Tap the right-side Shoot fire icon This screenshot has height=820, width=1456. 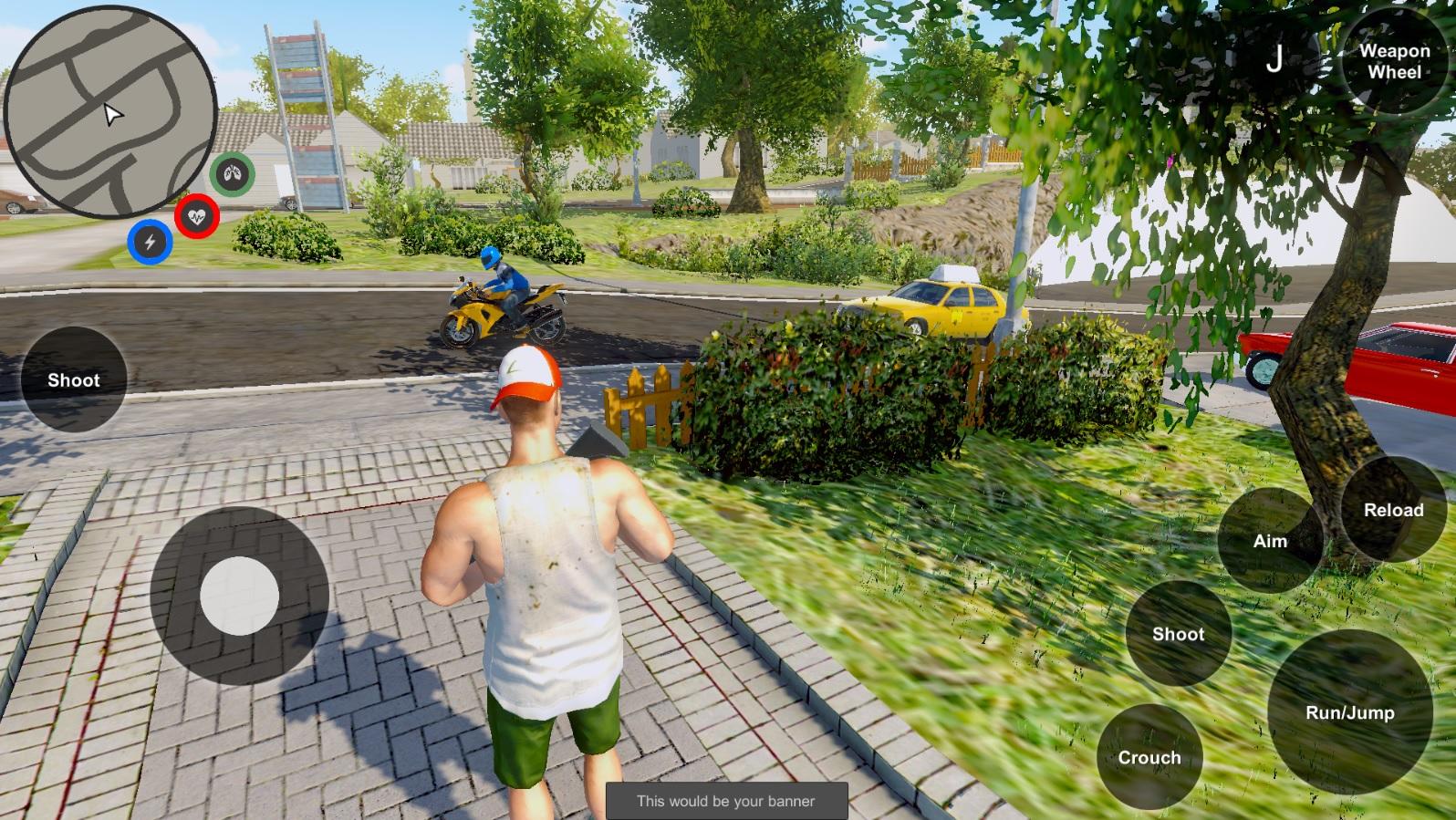coord(1178,634)
